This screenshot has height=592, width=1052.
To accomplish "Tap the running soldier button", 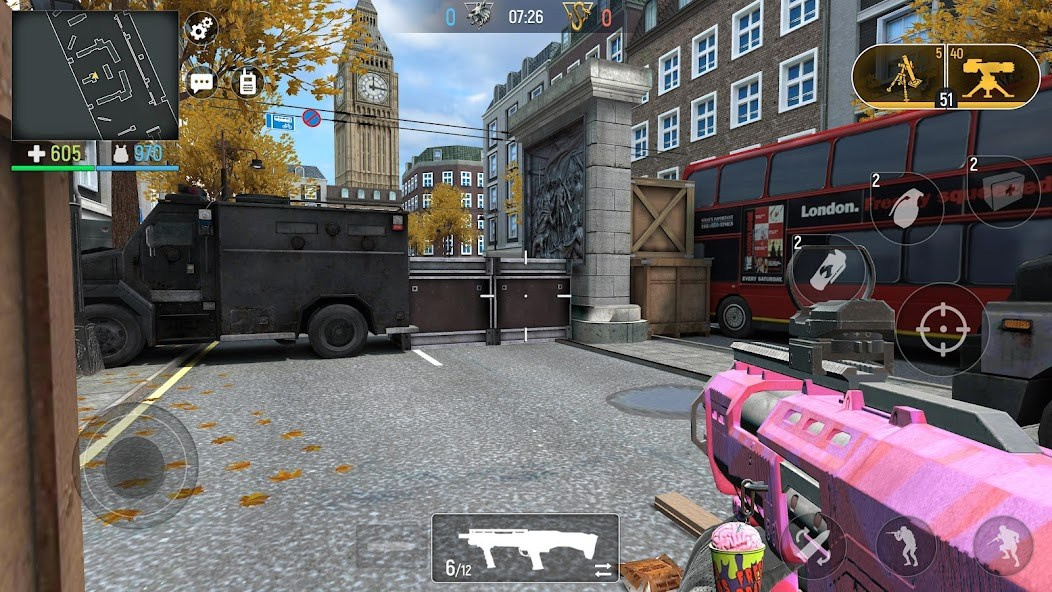I will [x=1002, y=546].
